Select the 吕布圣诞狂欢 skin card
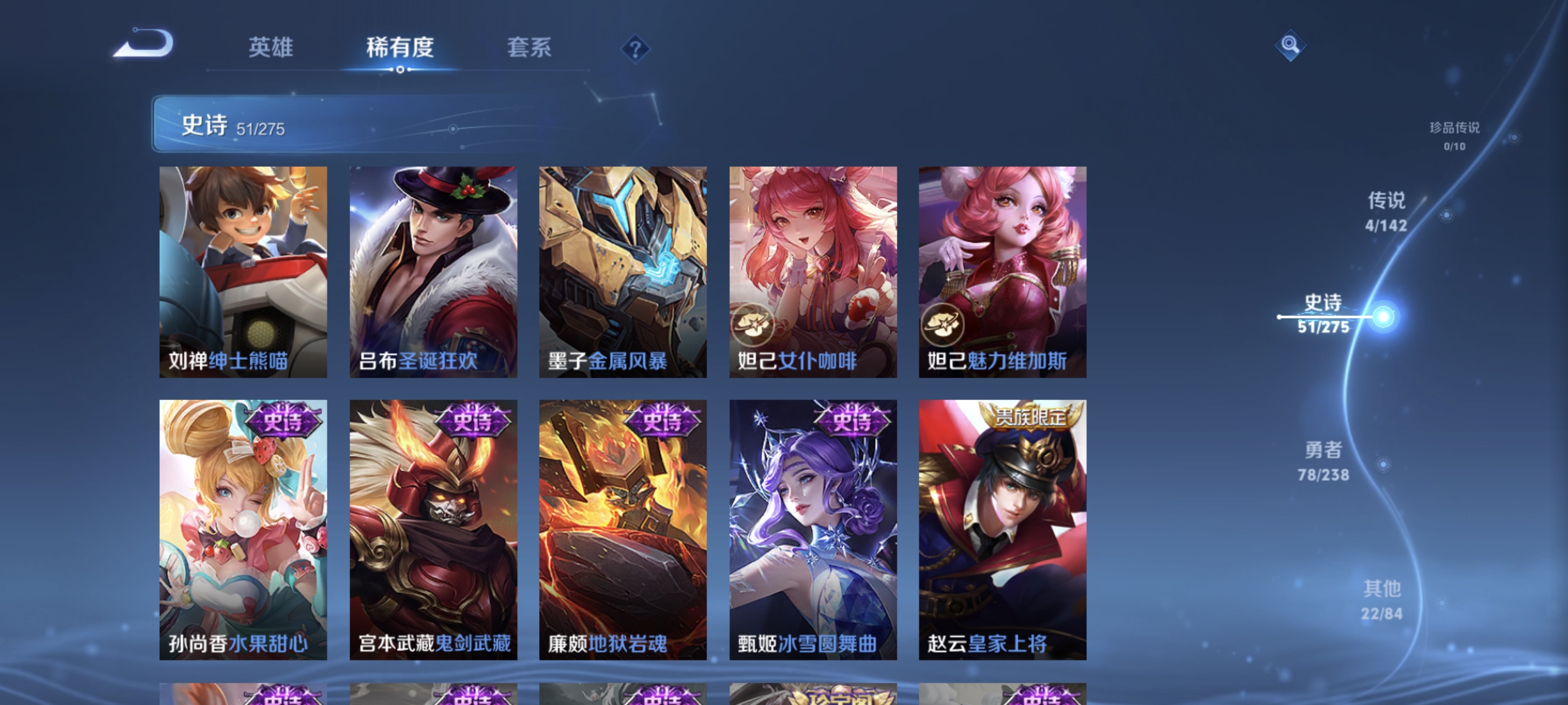This screenshot has width=1568, height=705. coord(433,271)
